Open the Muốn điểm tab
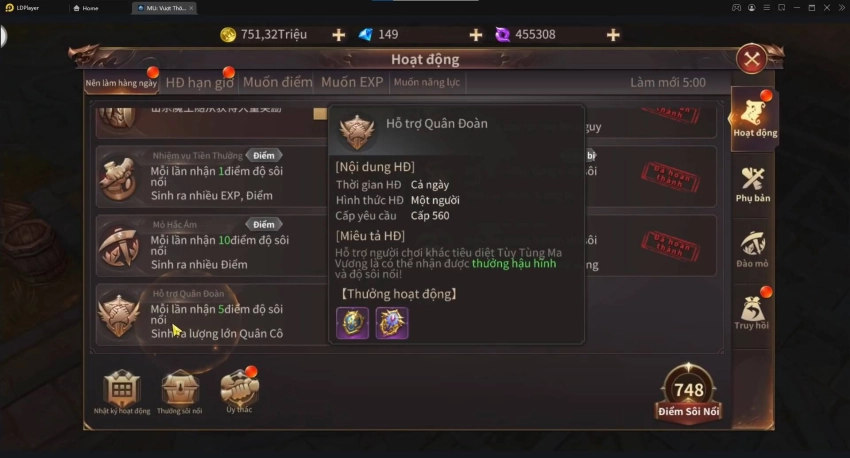Image resolution: width=850 pixels, height=458 pixels. (278, 82)
